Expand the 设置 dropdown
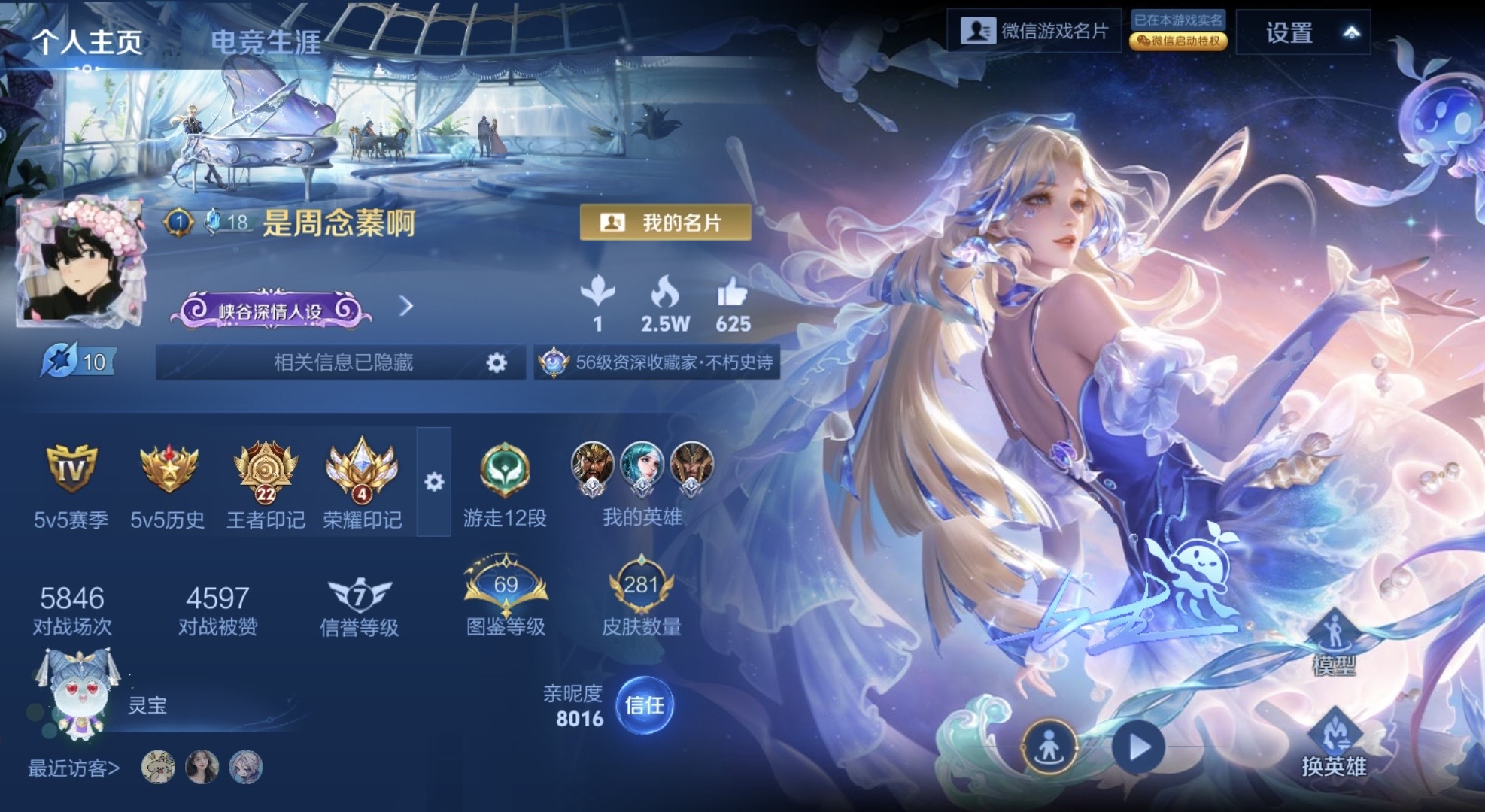 click(1303, 32)
